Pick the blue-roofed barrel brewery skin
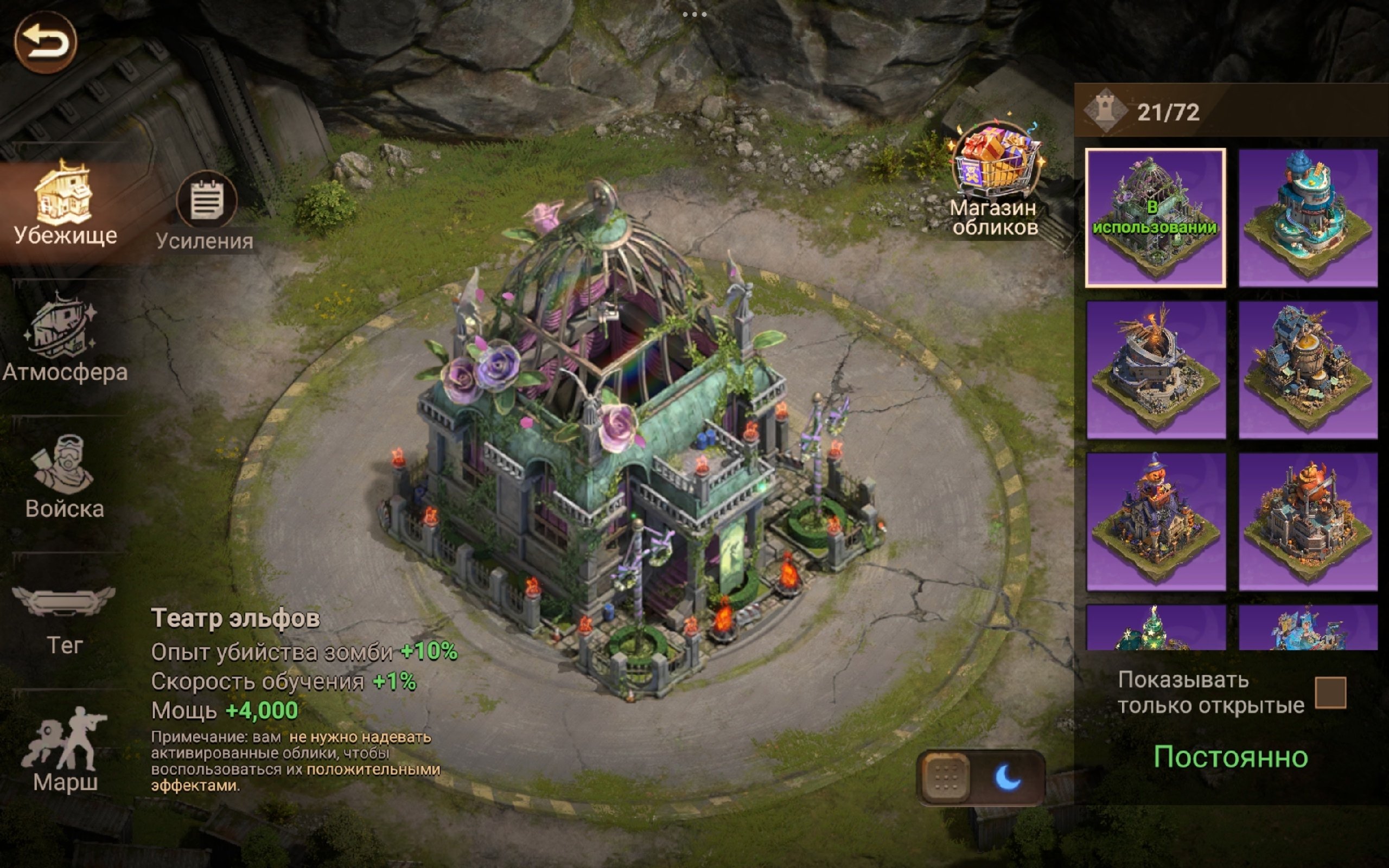This screenshot has width=1389, height=868. 1308,369
